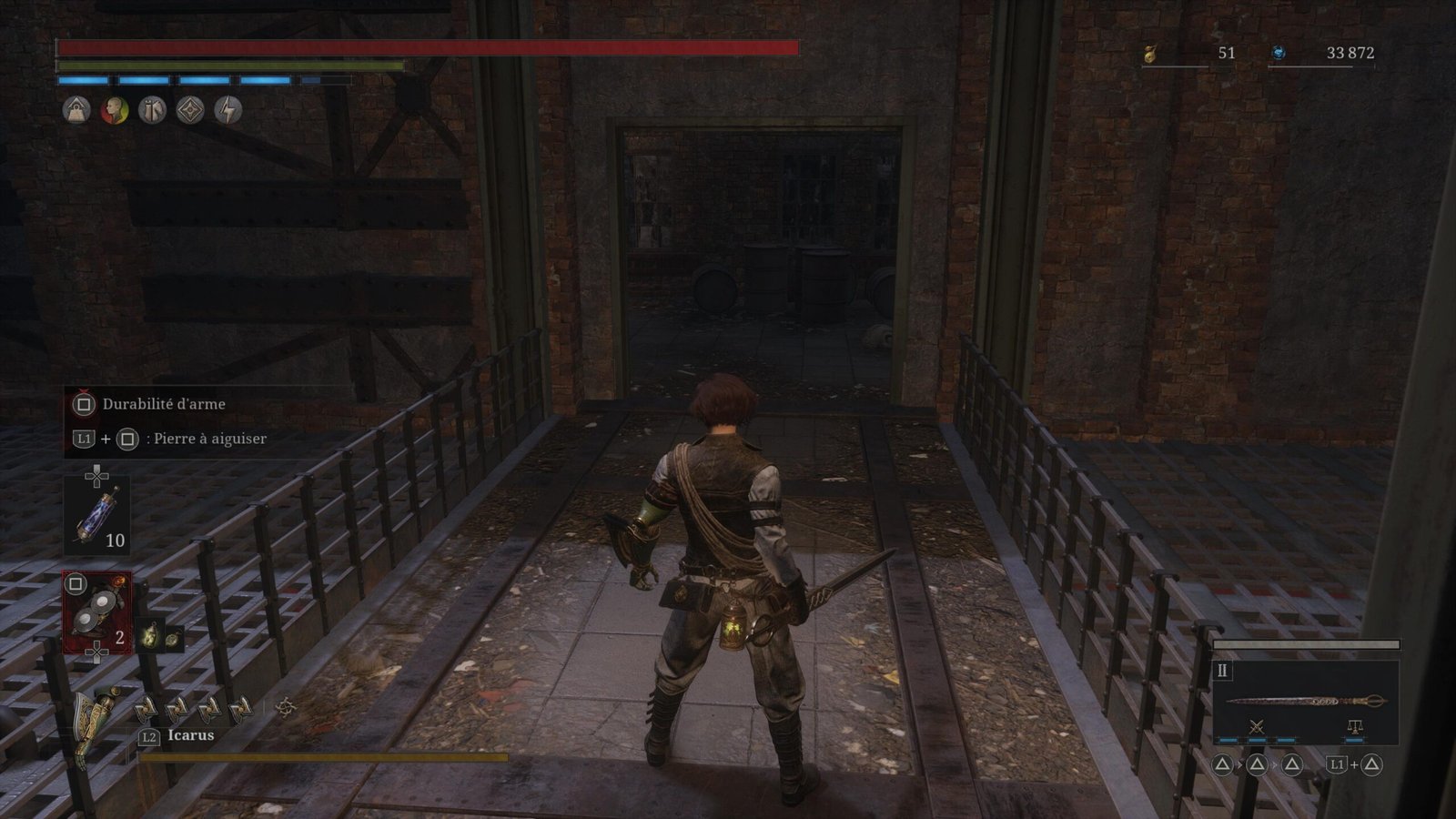Select the weight status buff icon
This screenshot has width=1456, height=819.
(76, 110)
